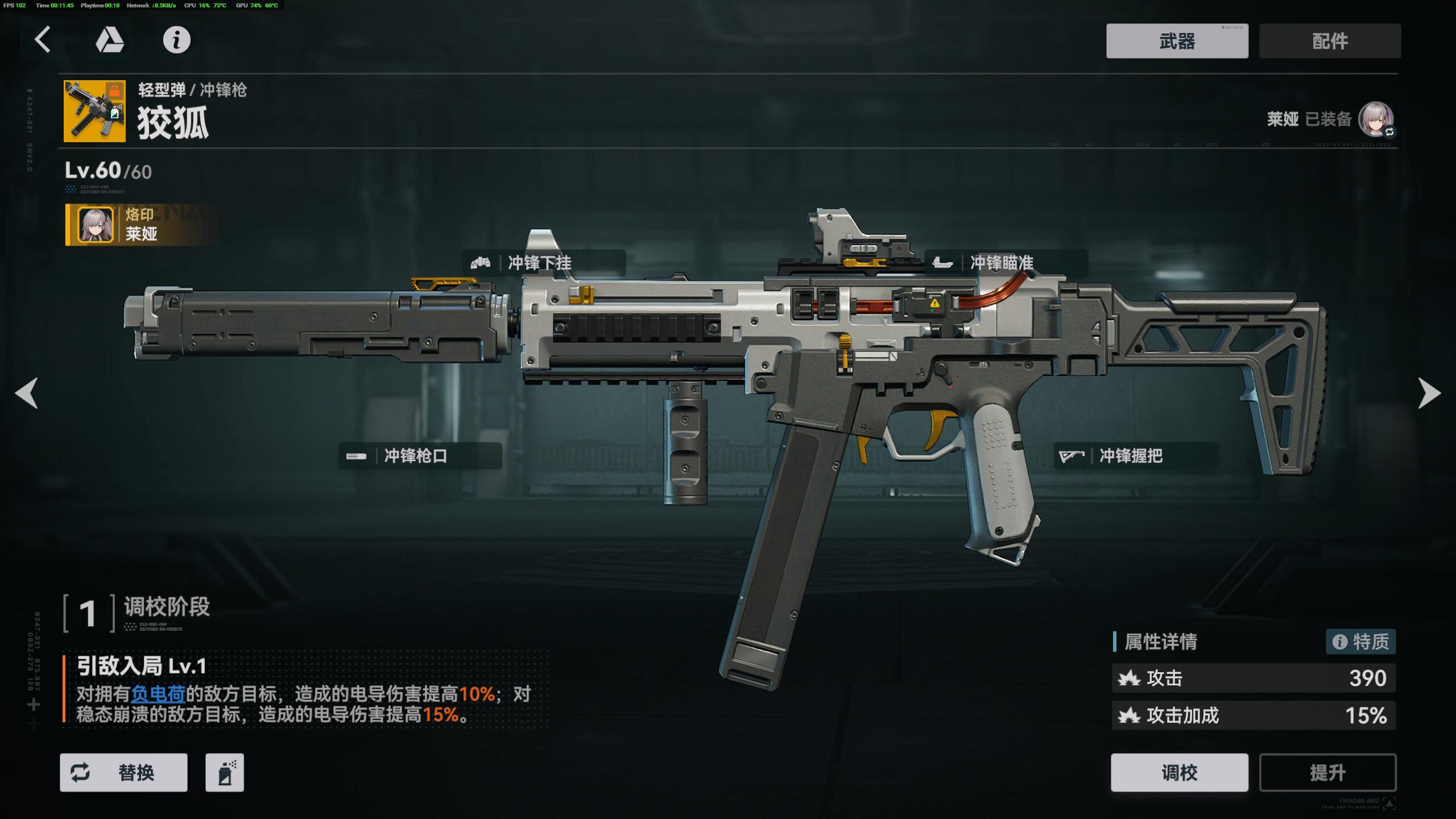Open the spray can skin button
The height and width of the screenshot is (819, 1456).
[x=225, y=772]
